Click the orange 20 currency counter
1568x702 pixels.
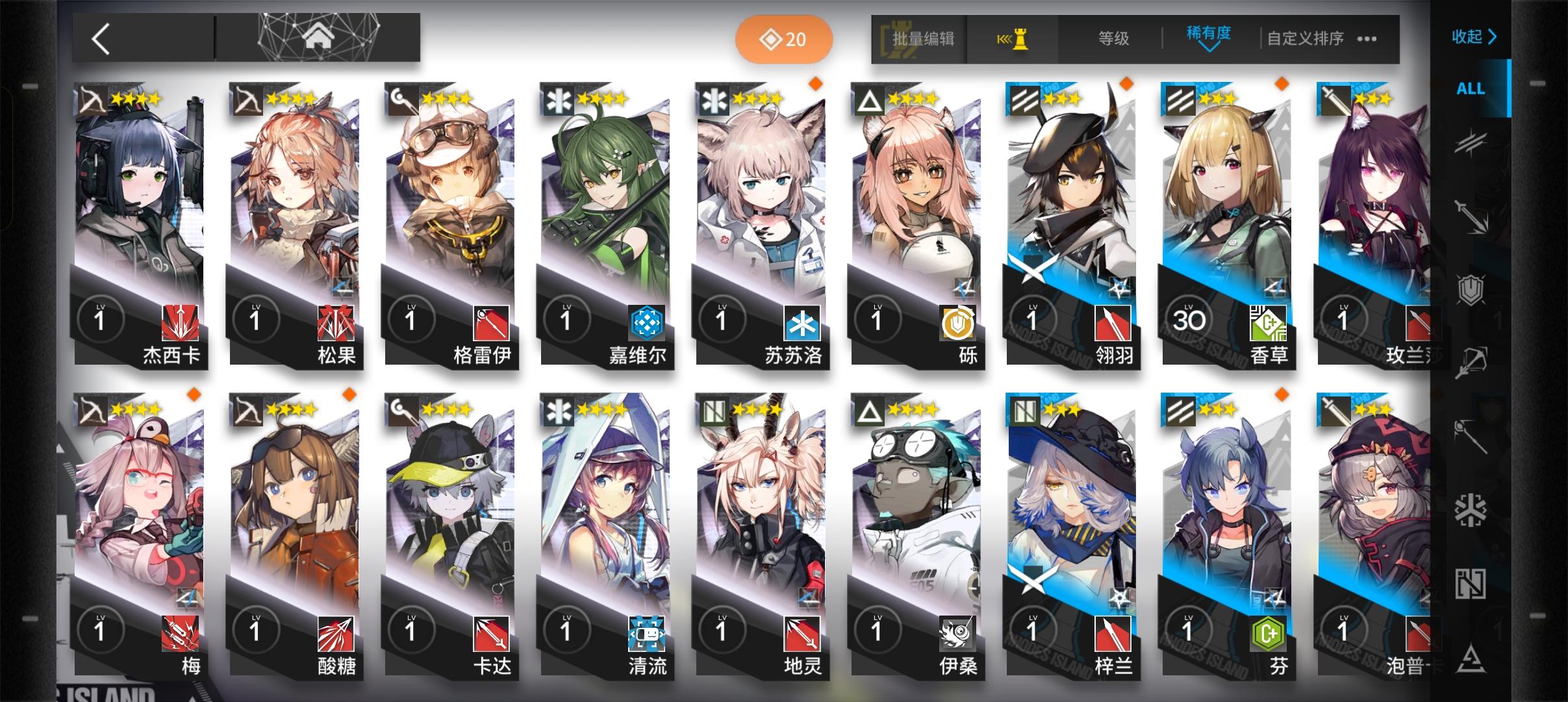click(784, 39)
